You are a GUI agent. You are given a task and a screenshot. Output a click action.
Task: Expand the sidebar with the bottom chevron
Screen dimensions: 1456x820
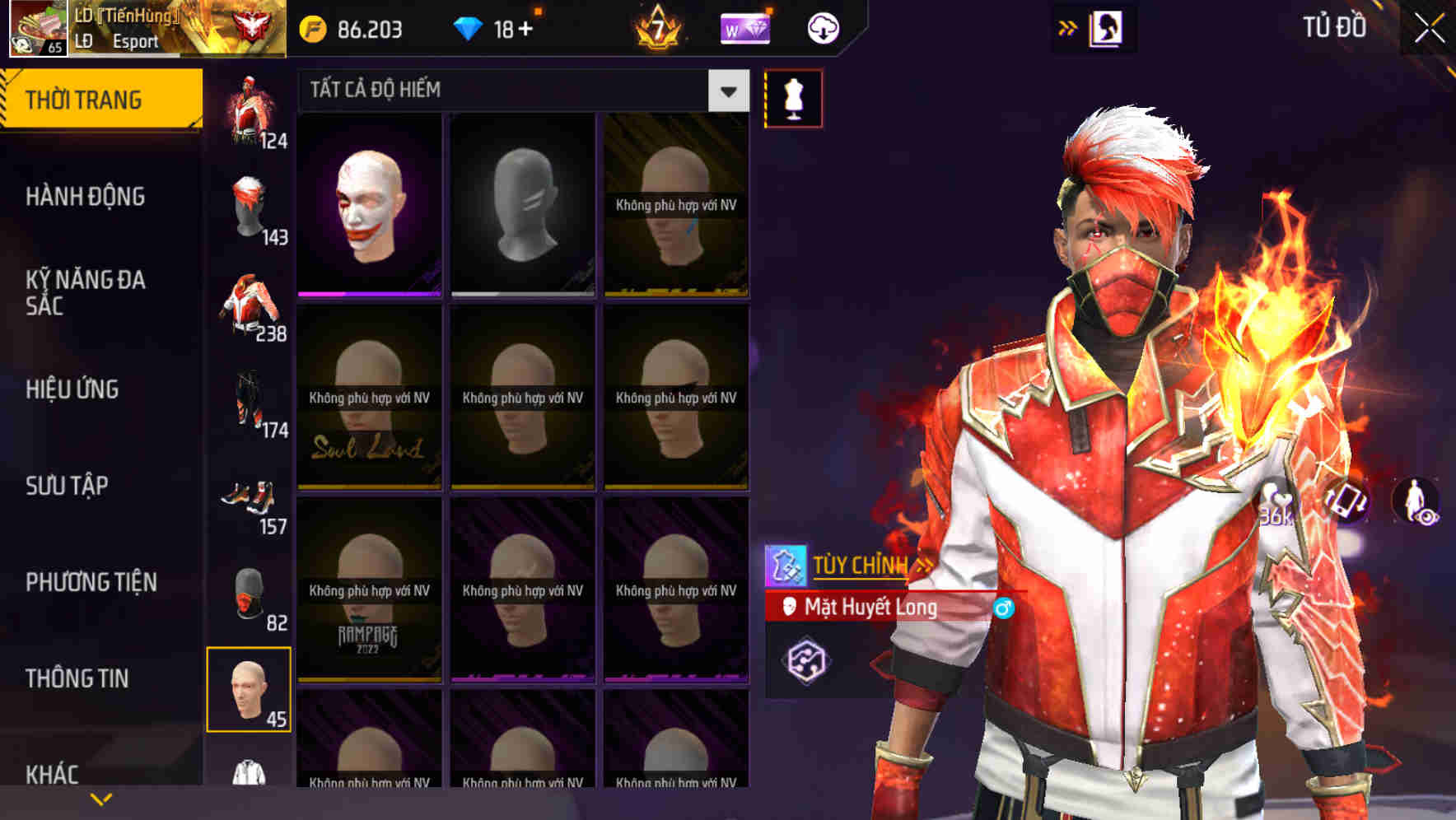click(x=99, y=799)
